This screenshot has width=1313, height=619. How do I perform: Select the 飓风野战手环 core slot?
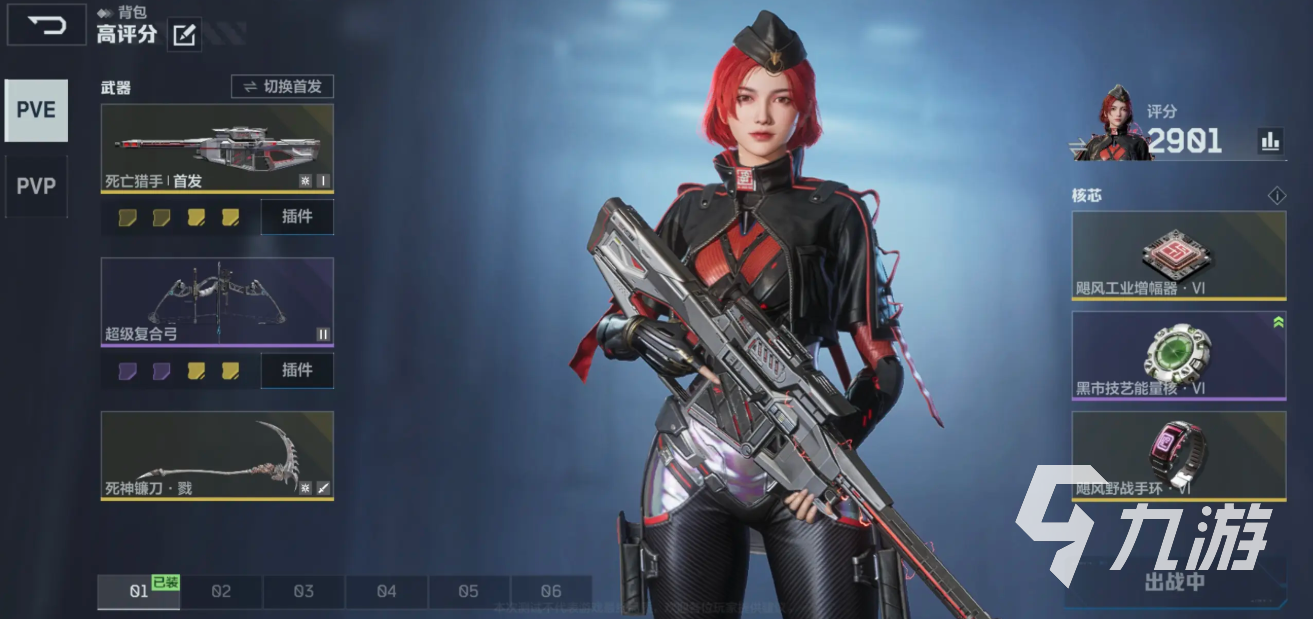1179,455
